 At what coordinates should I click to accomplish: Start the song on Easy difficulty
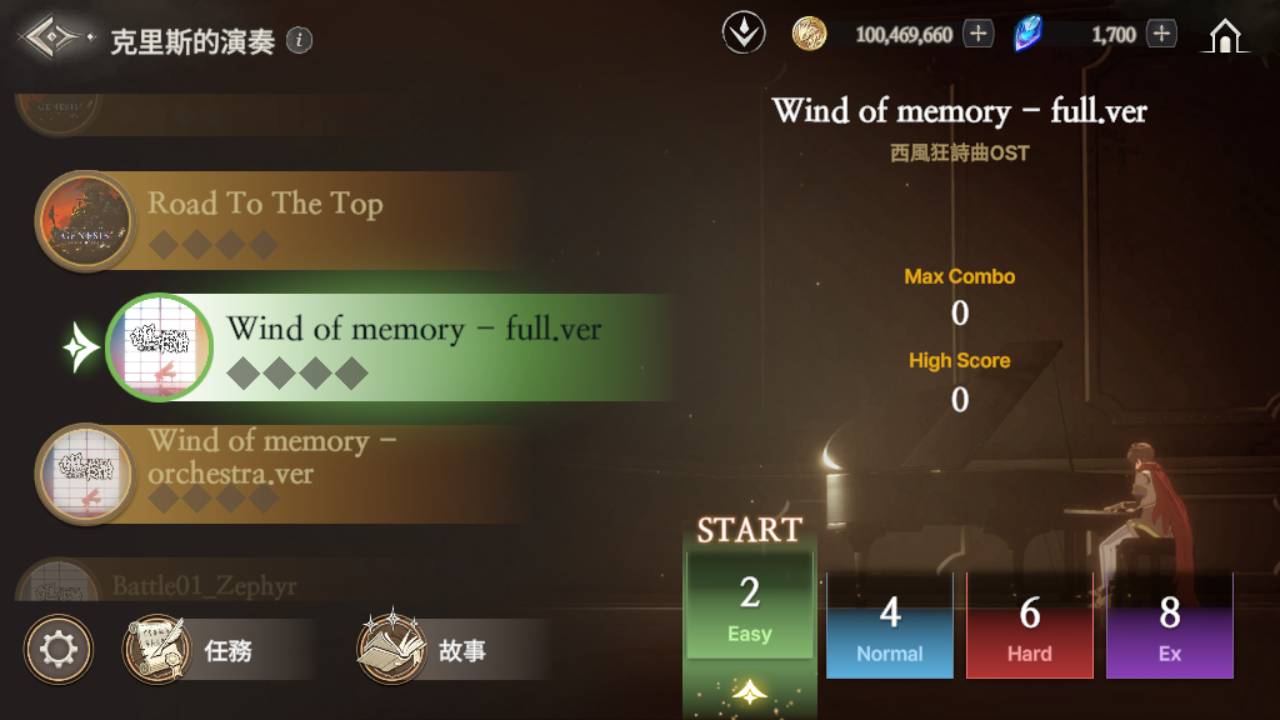pos(749,605)
